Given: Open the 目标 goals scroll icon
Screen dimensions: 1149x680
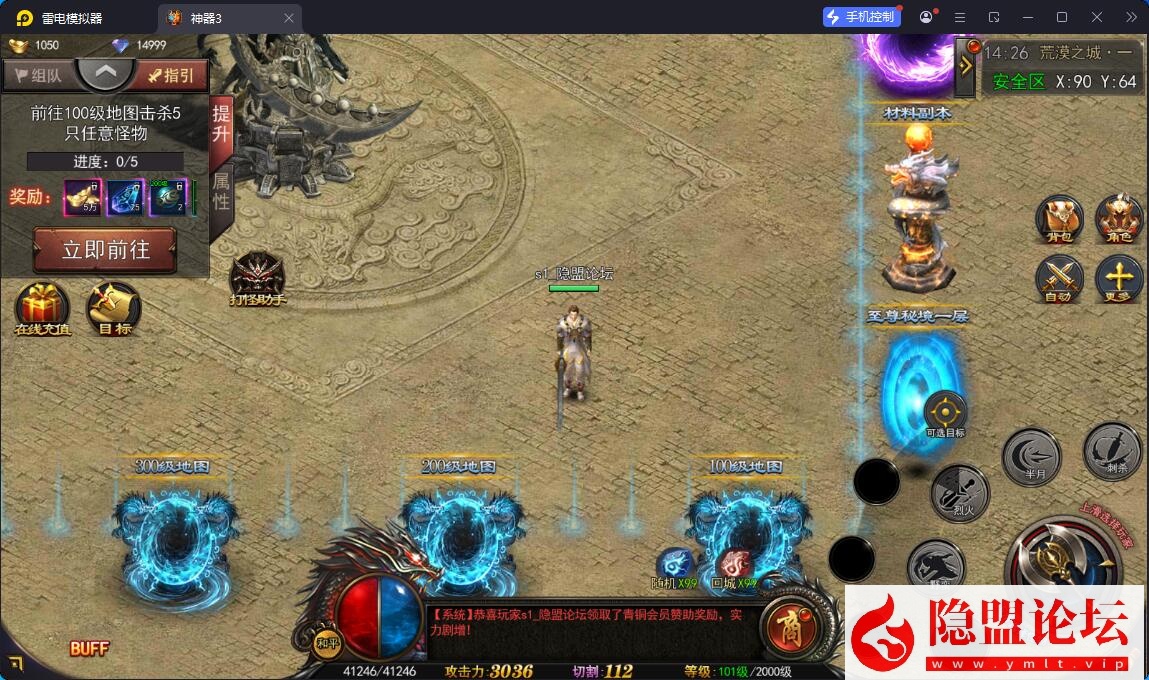Looking at the screenshot, I should (114, 307).
